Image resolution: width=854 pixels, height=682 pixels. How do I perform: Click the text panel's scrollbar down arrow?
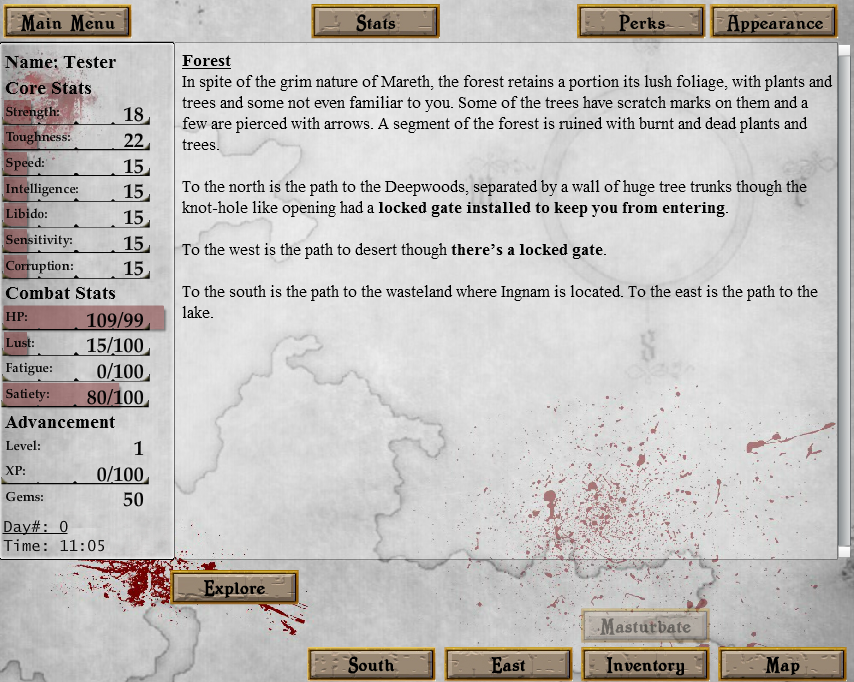click(x=845, y=551)
